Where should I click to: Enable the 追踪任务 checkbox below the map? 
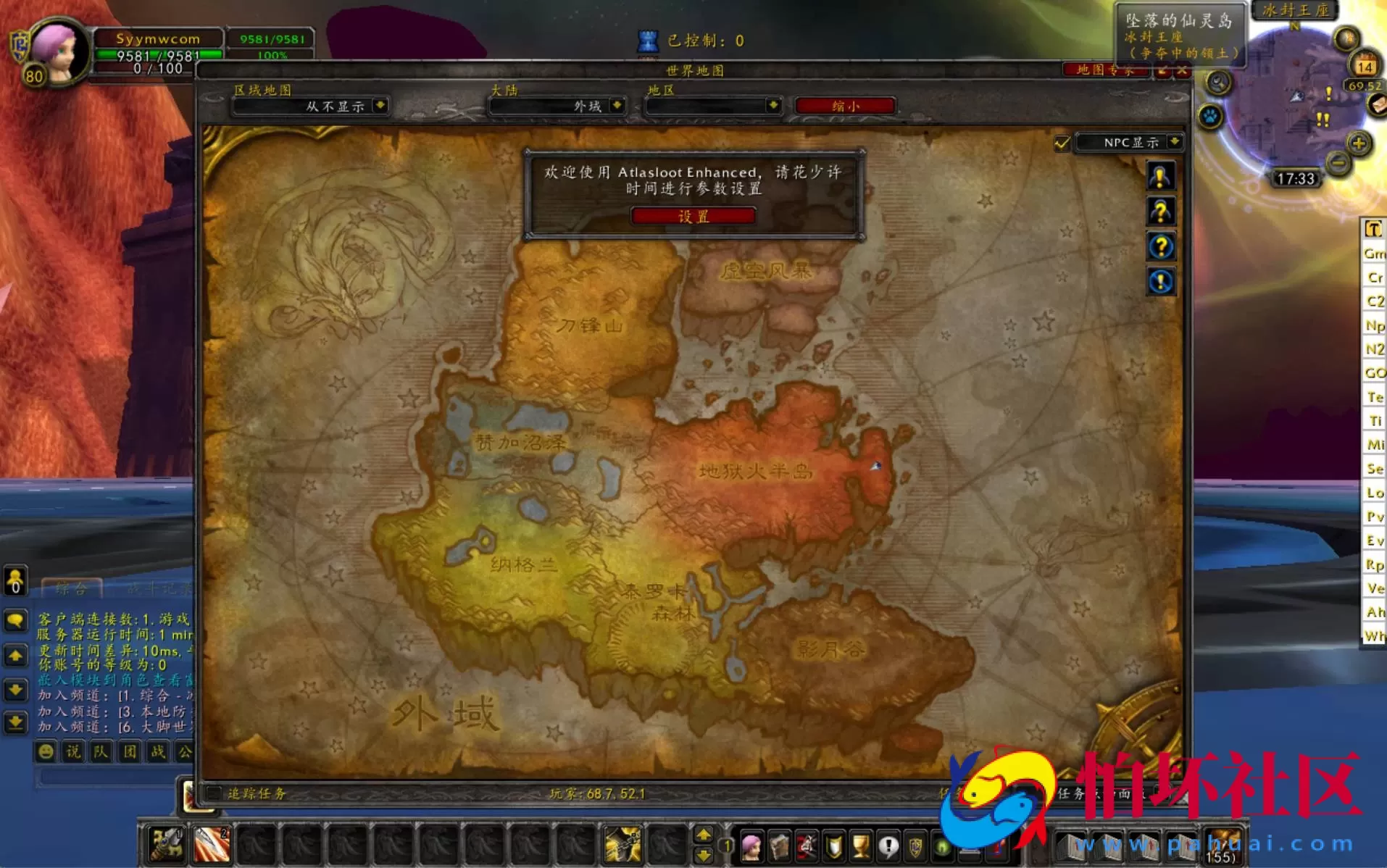212,793
